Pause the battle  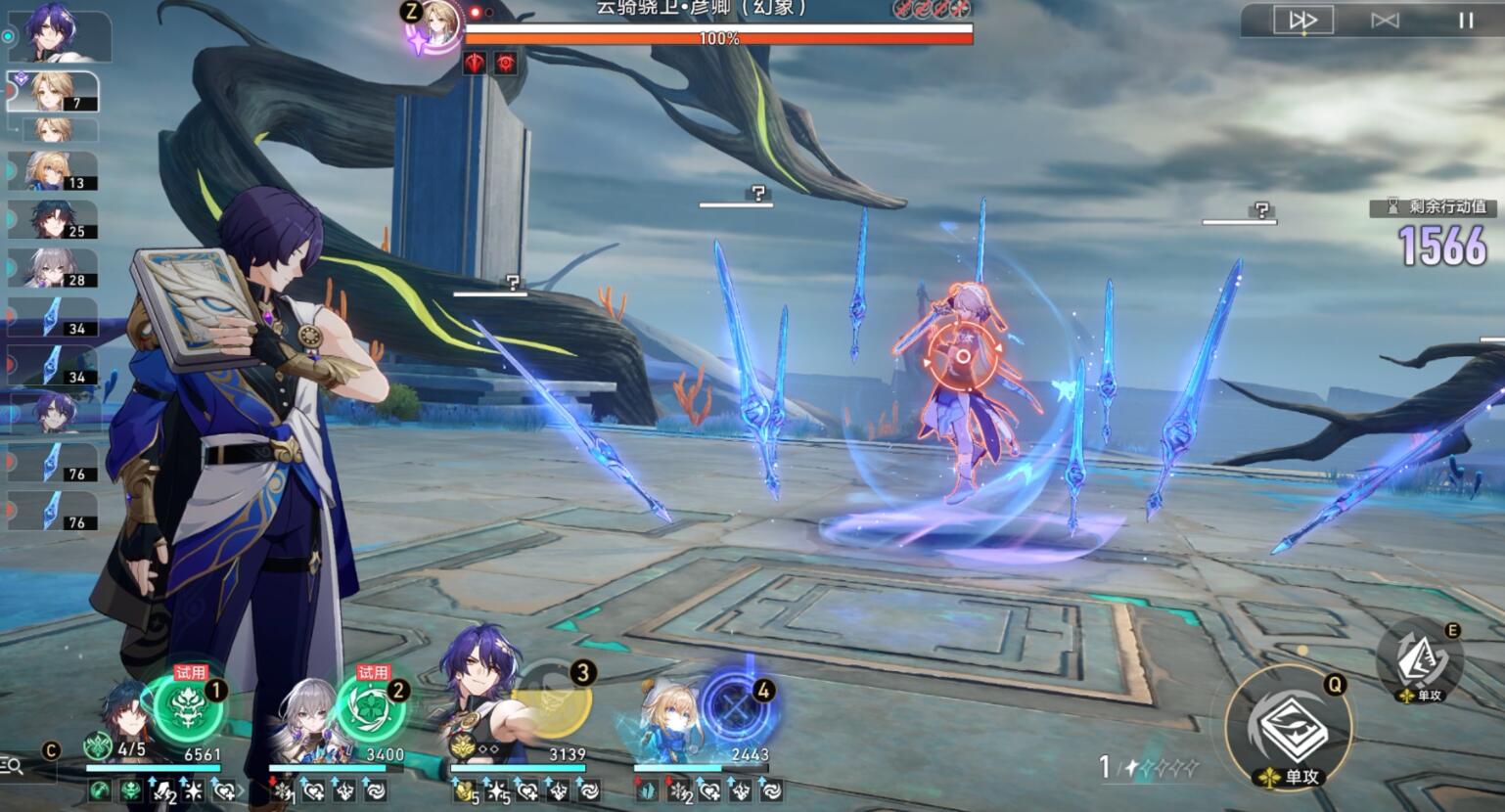point(1466,21)
